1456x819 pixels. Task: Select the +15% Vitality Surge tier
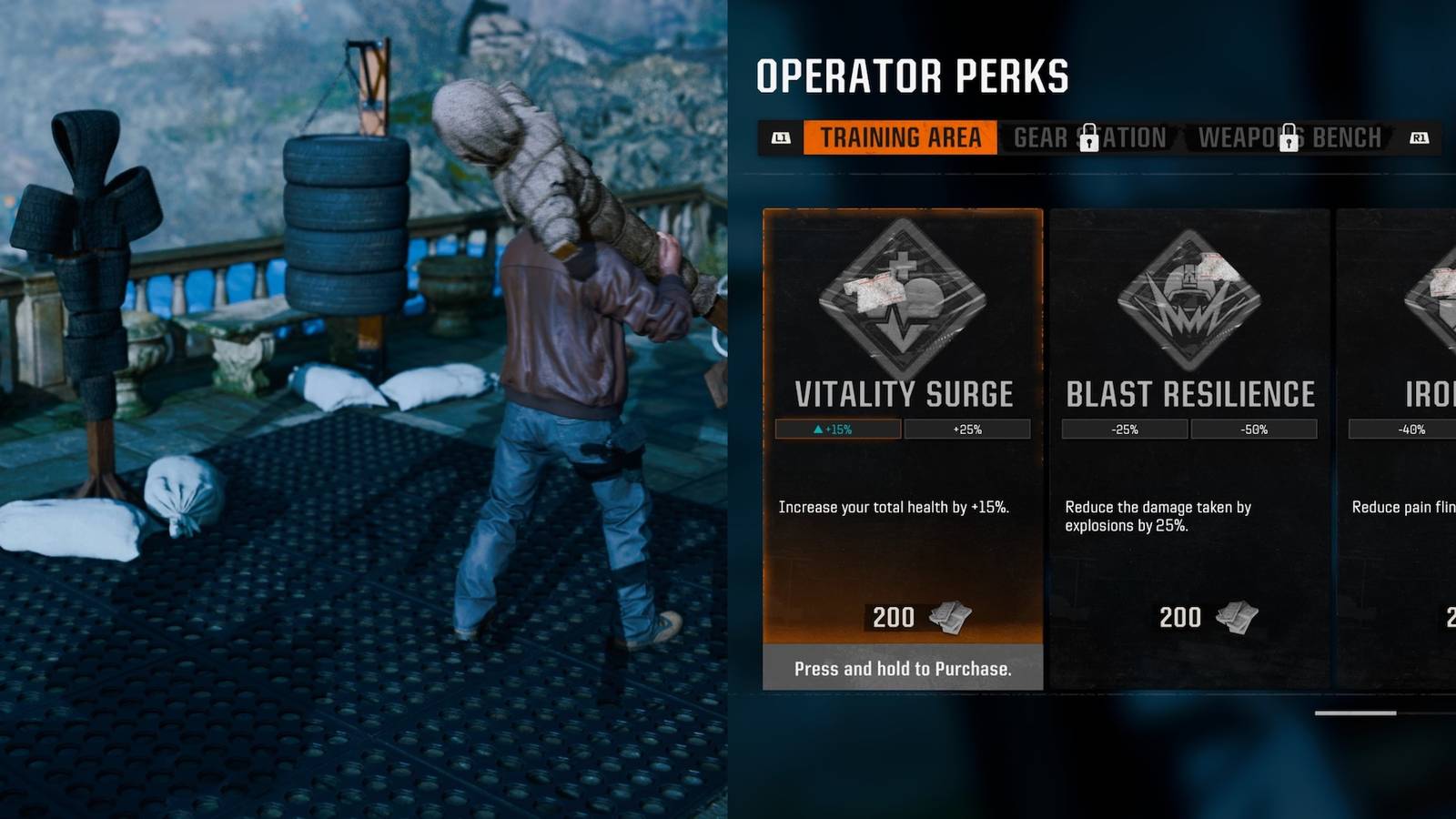[836, 429]
